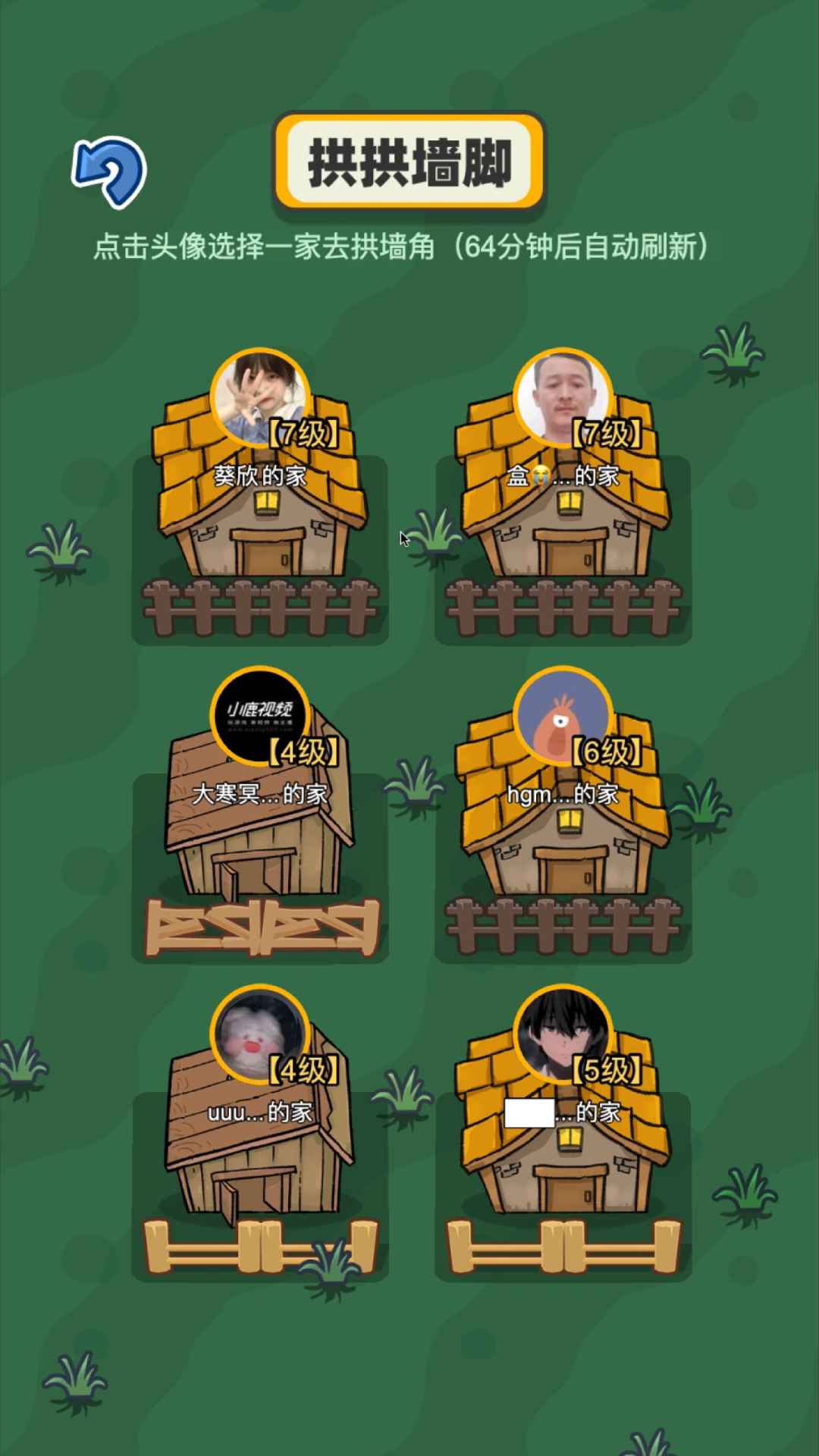Pick the level 5 anime avatar house

[562, 1035]
